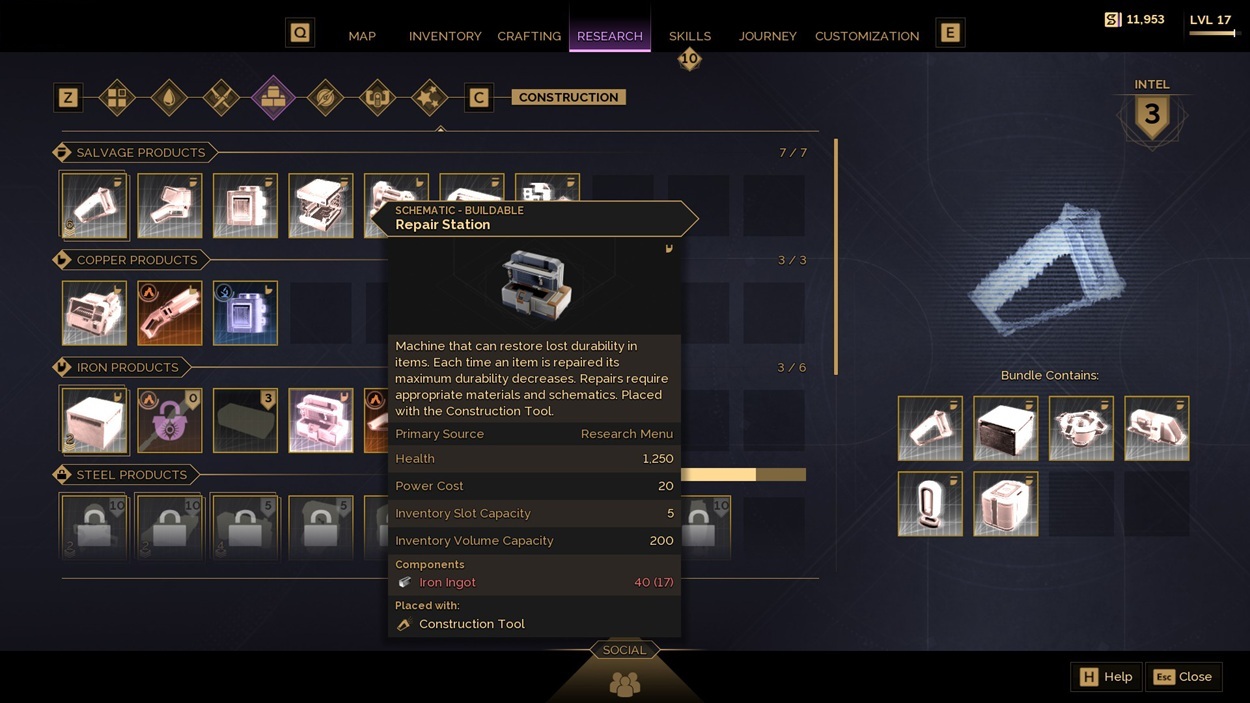Expand the Steel Products section header
This screenshot has height=703, width=1250.
point(131,475)
